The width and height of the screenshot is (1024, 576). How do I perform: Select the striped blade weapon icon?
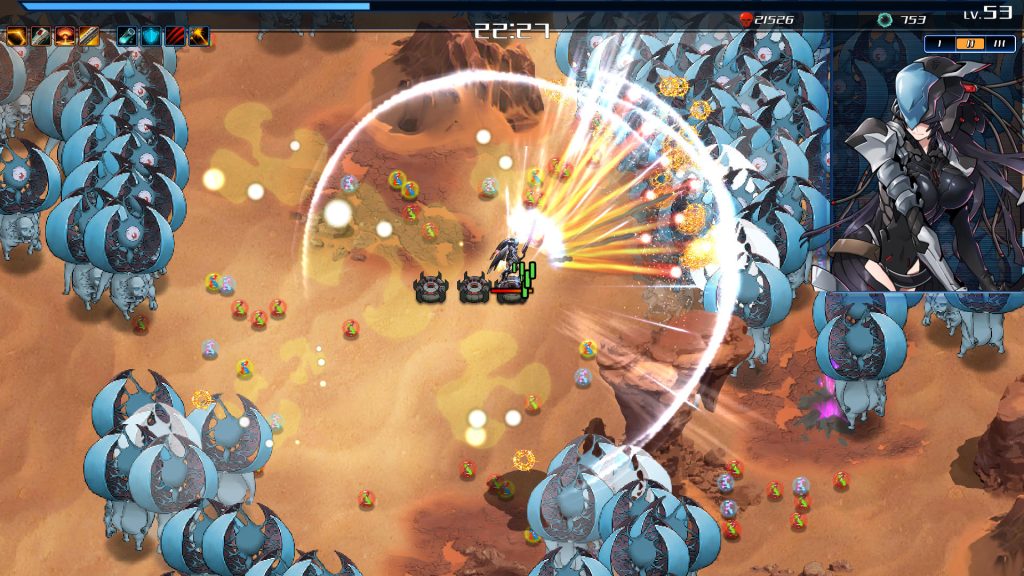tap(89, 37)
